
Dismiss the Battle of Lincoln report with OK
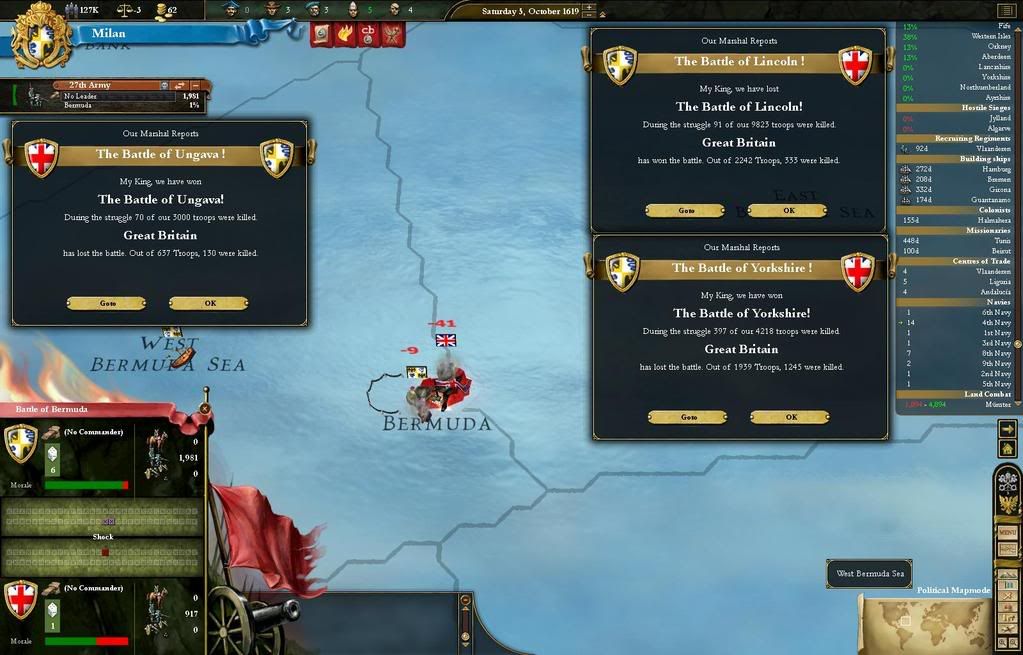pos(788,211)
